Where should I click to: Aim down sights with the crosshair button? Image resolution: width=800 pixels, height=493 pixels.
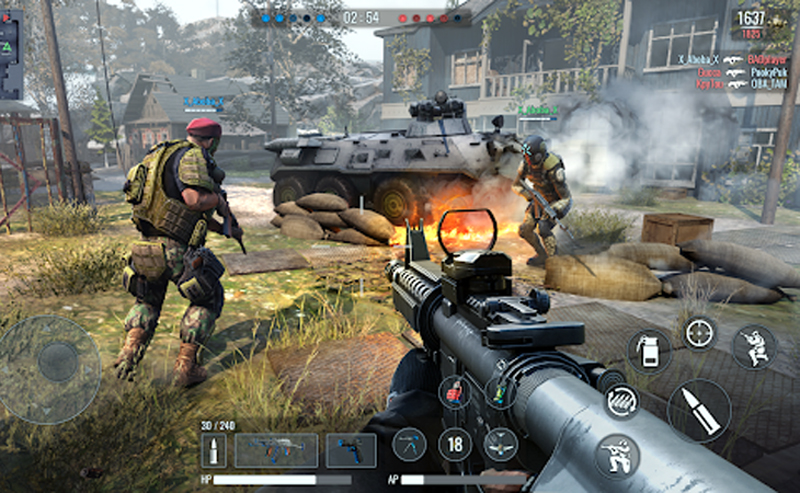pyautogui.click(x=700, y=333)
